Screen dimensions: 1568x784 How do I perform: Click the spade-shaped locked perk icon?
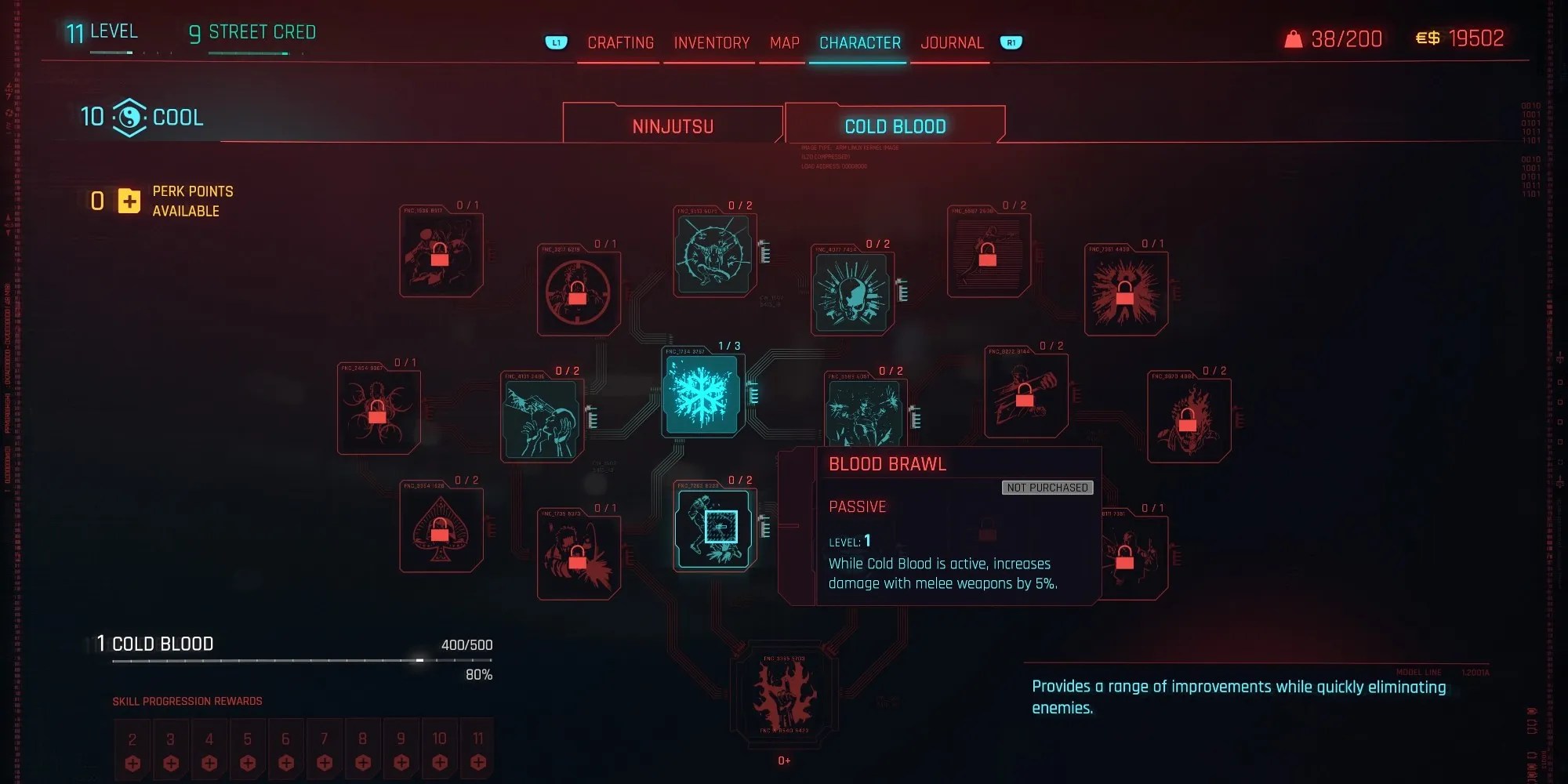[x=441, y=528]
